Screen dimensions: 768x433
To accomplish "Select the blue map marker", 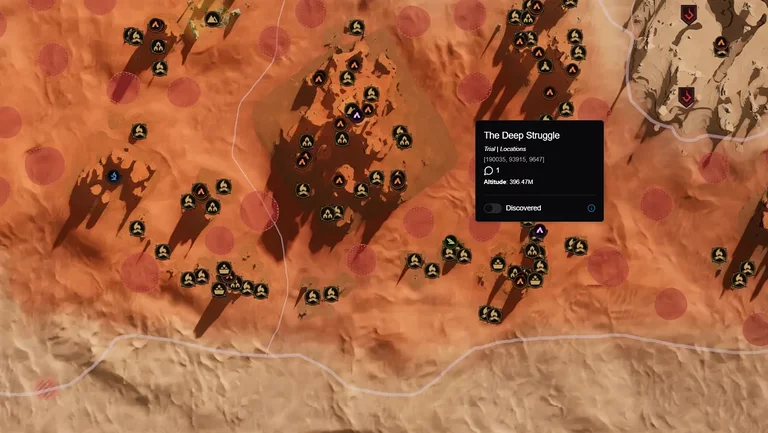I will [114, 177].
